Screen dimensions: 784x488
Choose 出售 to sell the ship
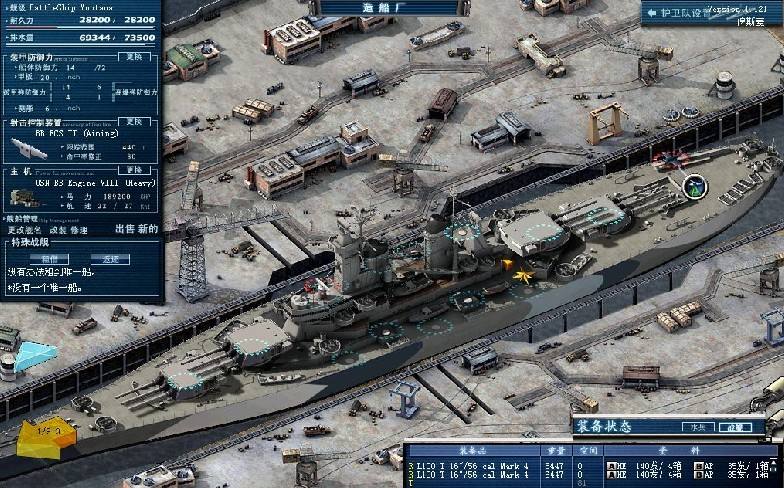[x=125, y=229]
